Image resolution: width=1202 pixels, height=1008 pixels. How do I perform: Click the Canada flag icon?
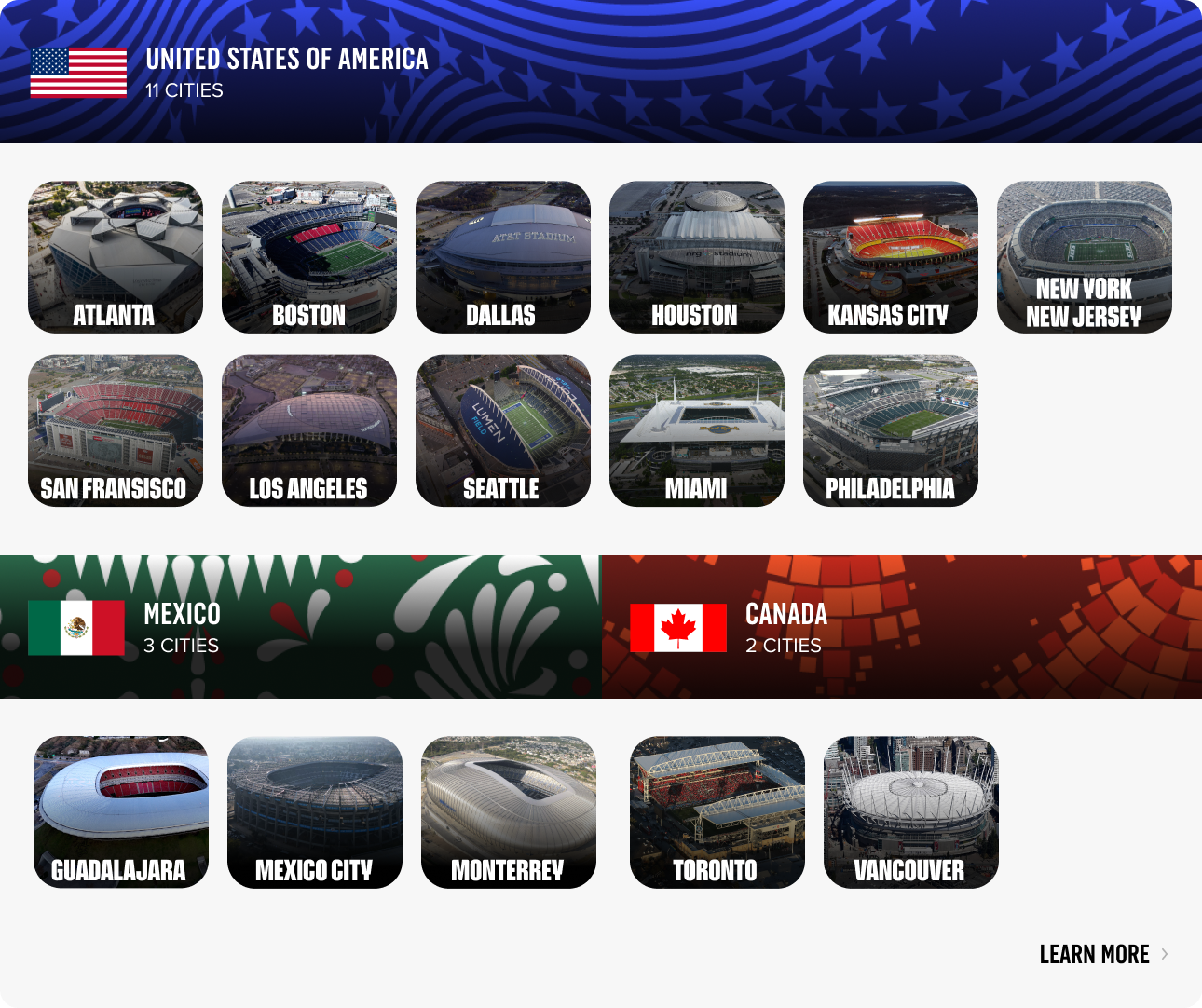pos(678,628)
